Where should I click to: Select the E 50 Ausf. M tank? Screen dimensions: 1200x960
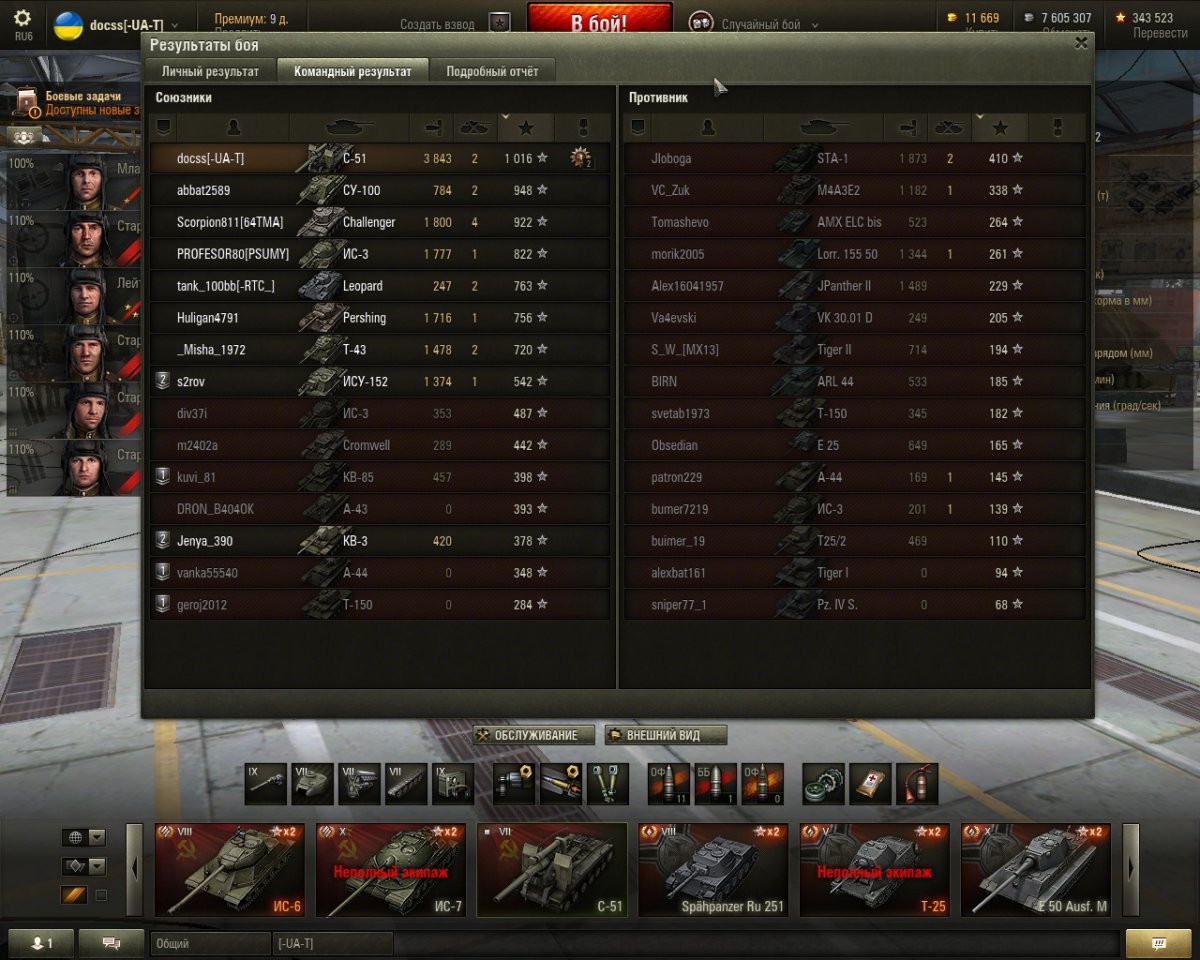pos(1036,870)
